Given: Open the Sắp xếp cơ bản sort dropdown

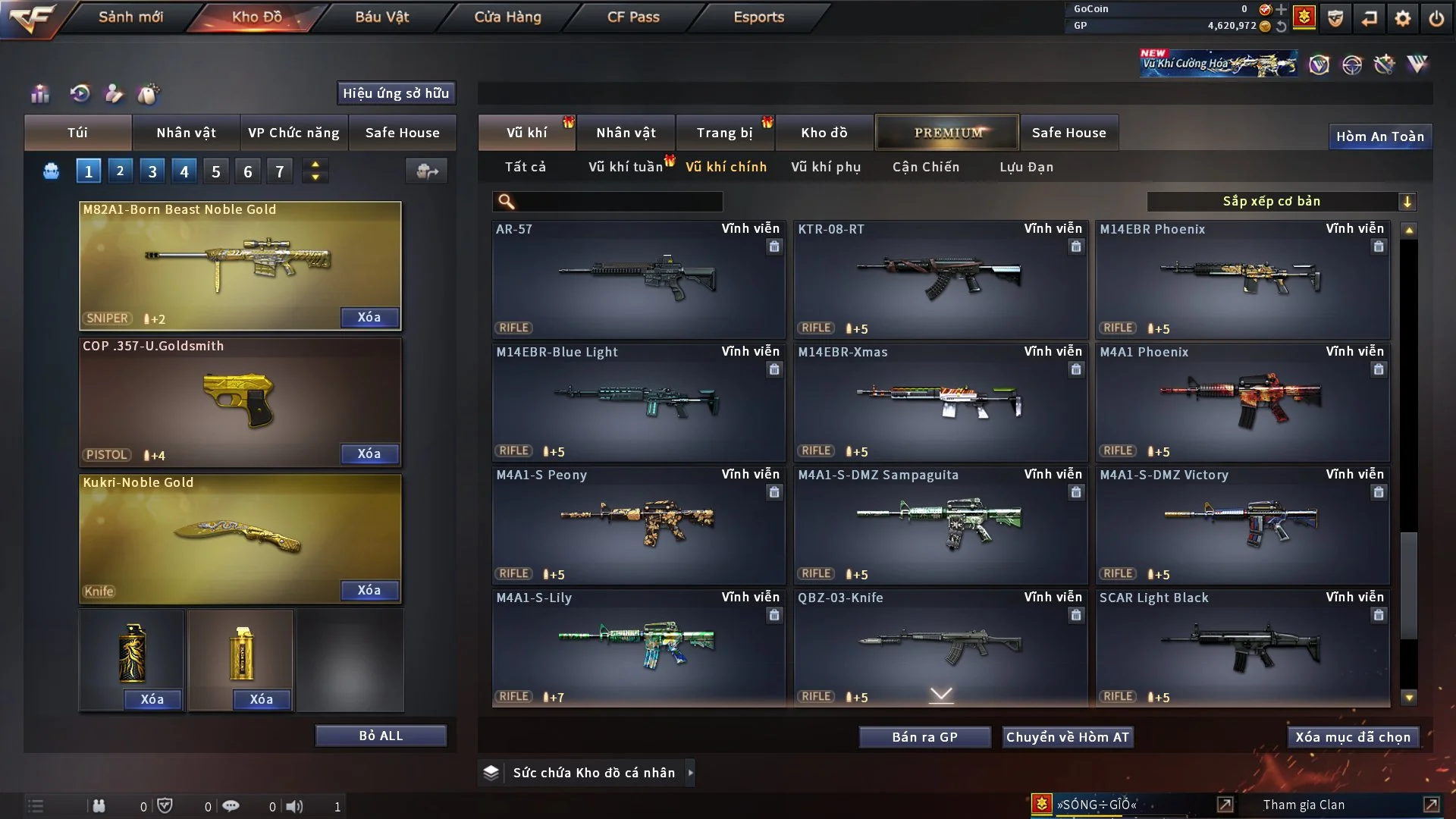Looking at the screenshot, I should [1281, 202].
